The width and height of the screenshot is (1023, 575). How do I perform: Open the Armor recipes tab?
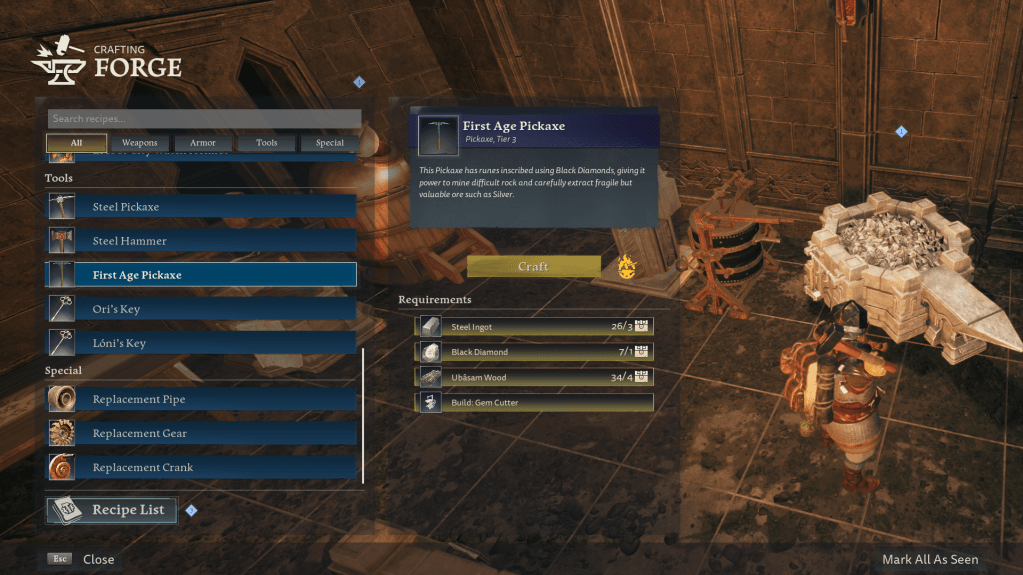point(202,143)
